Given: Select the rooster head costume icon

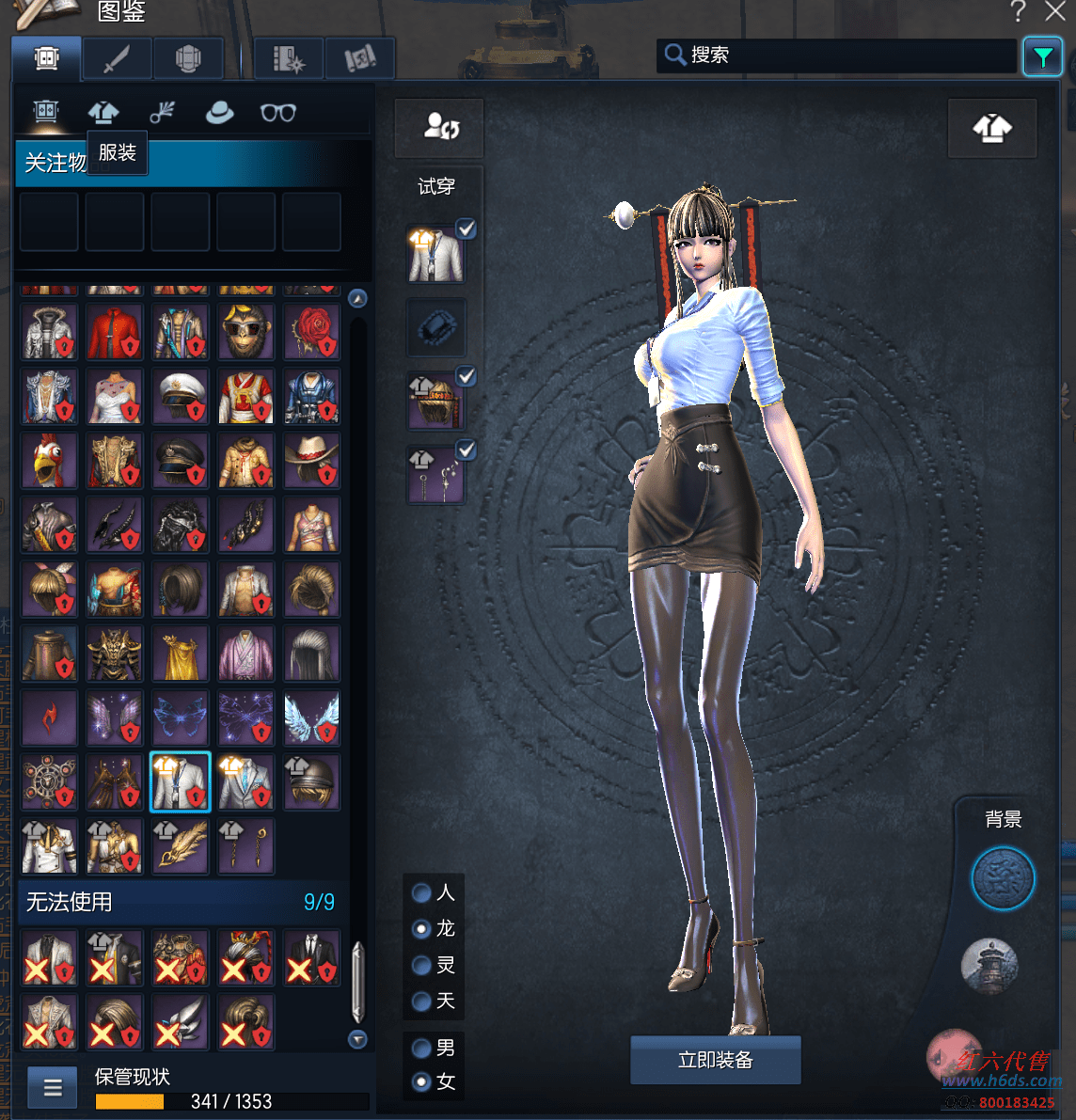Looking at the screenshot, I should [49, 461].
